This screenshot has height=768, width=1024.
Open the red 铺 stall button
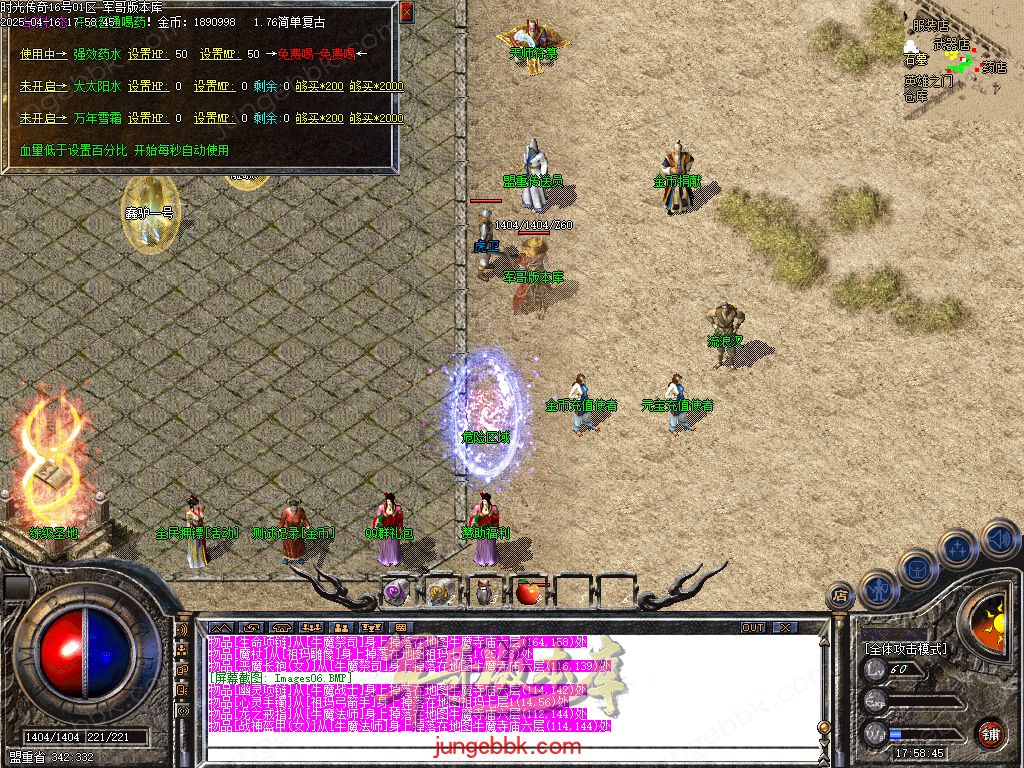click(x=989, y=732)
